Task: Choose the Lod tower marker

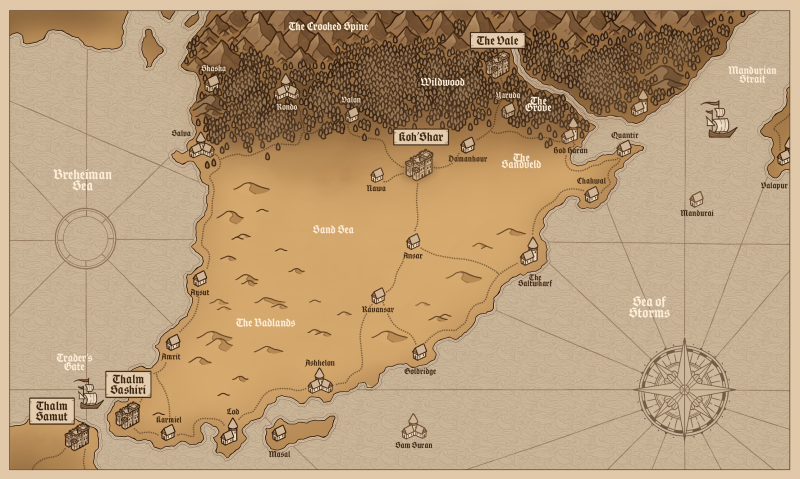Action: coord(230,430)
